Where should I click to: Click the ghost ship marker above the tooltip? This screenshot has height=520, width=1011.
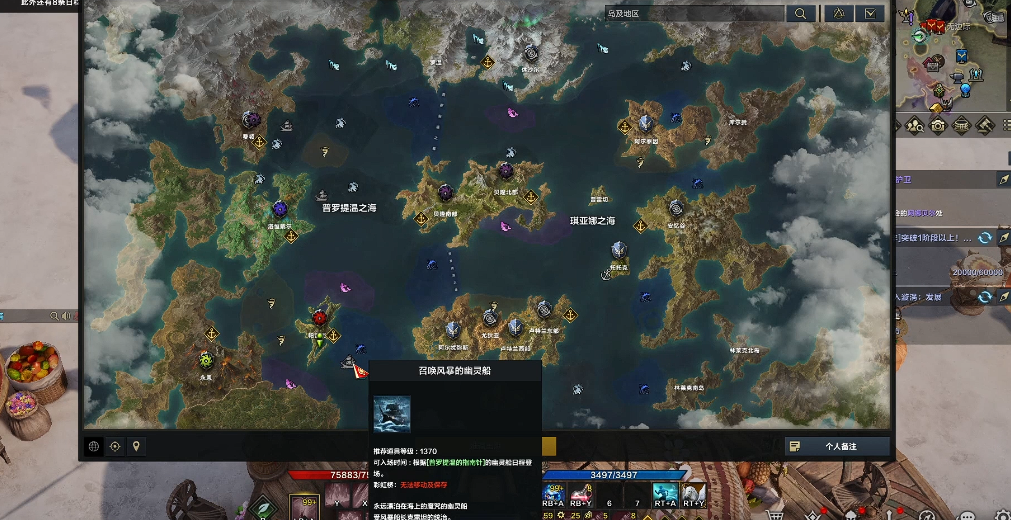(350, 361)
